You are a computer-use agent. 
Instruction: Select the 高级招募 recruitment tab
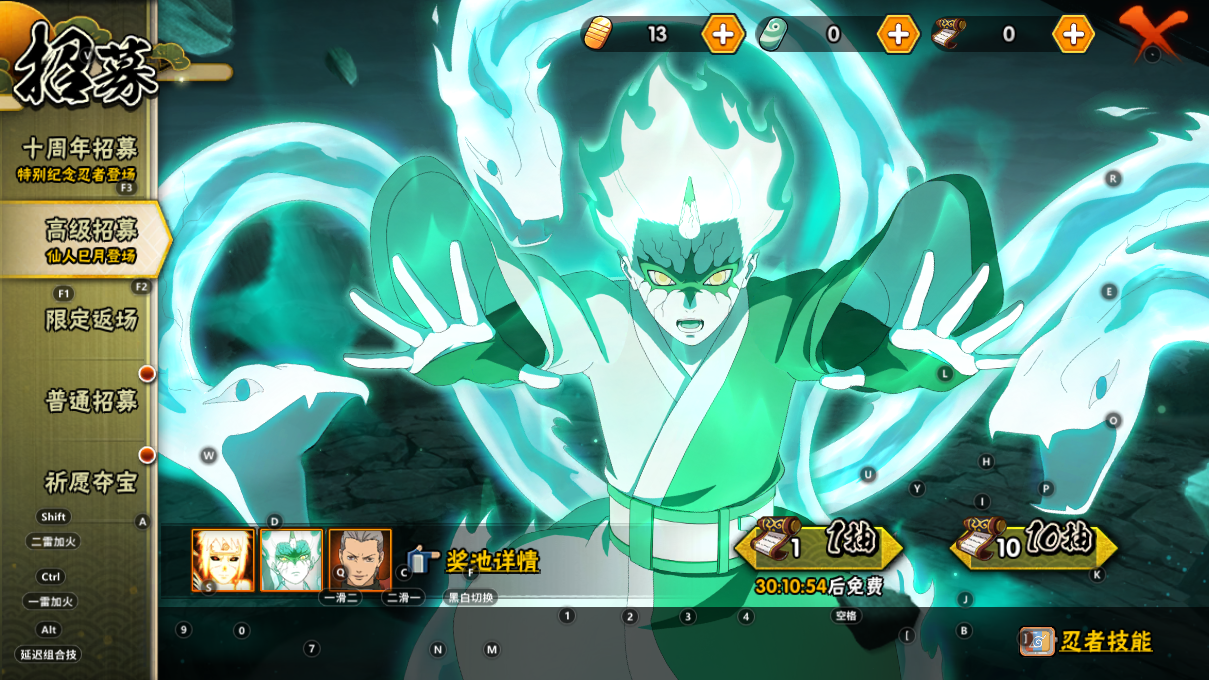tap(88, 240)
